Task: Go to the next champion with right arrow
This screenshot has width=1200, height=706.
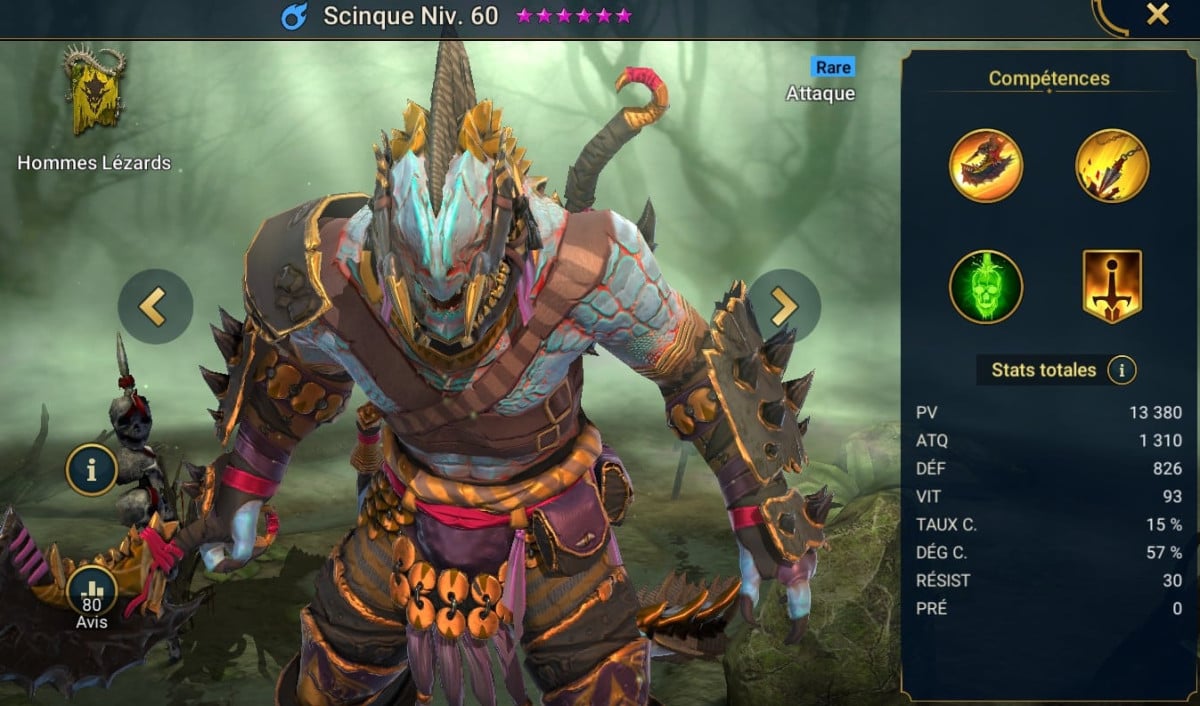Action: tap(784, 306)
